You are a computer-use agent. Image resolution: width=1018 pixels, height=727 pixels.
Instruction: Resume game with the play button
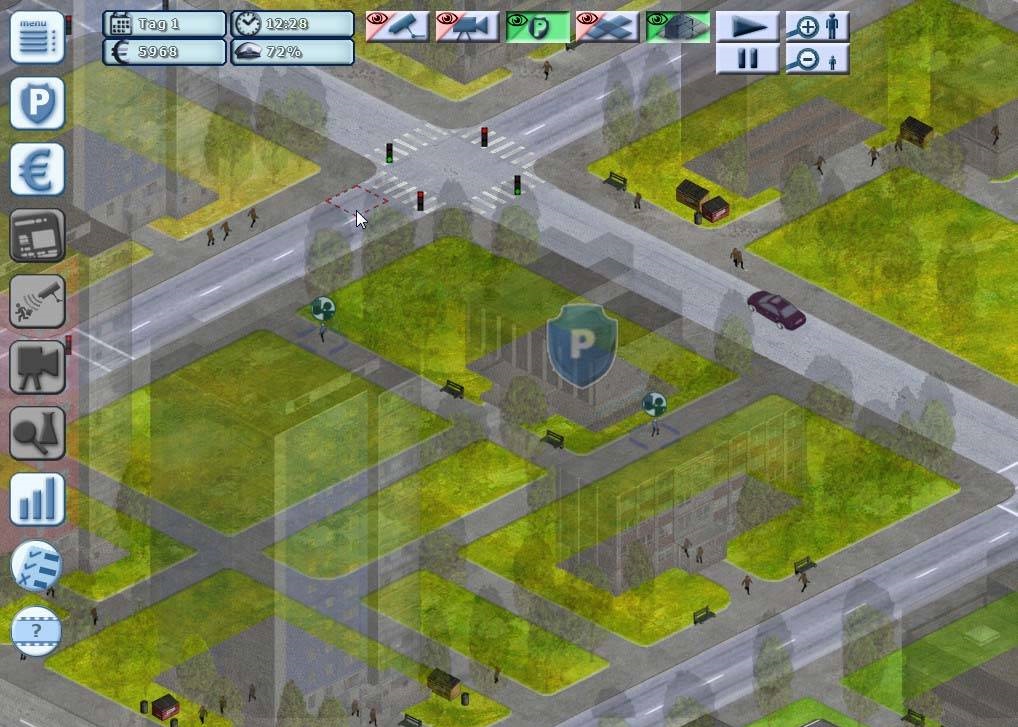748,26
